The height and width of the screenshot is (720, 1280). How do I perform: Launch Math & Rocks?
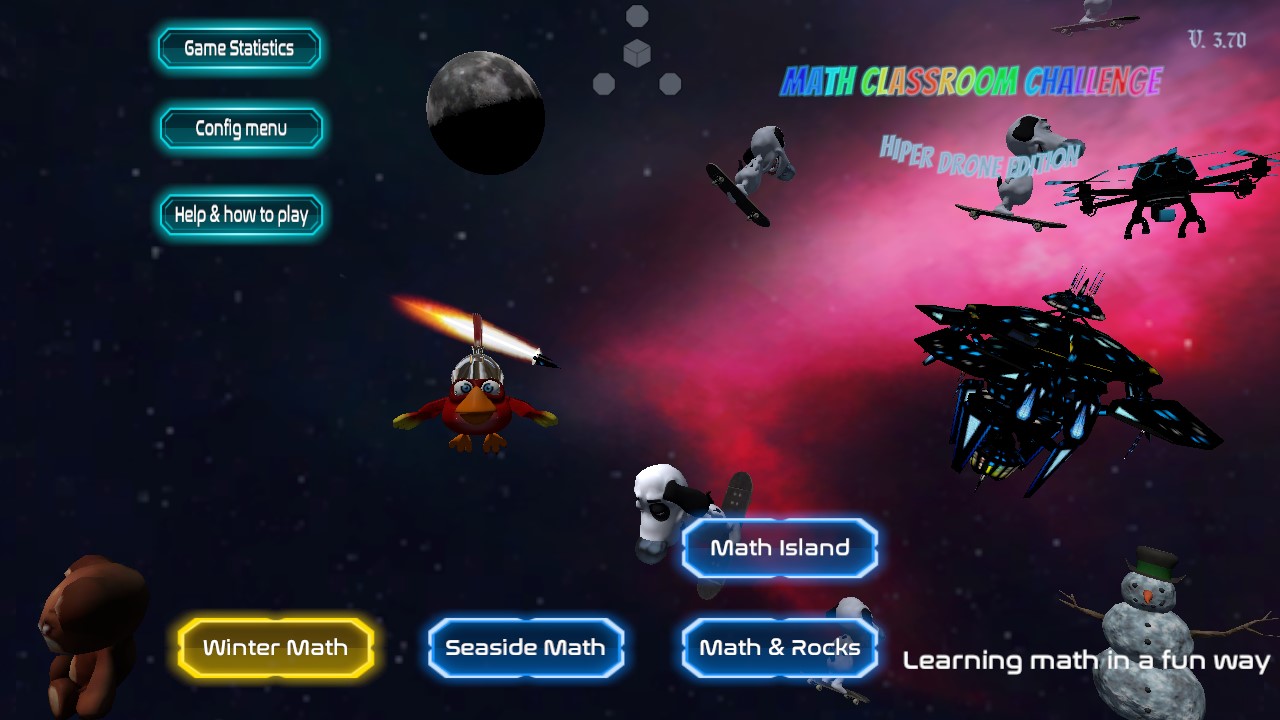(x=779, y=647)
